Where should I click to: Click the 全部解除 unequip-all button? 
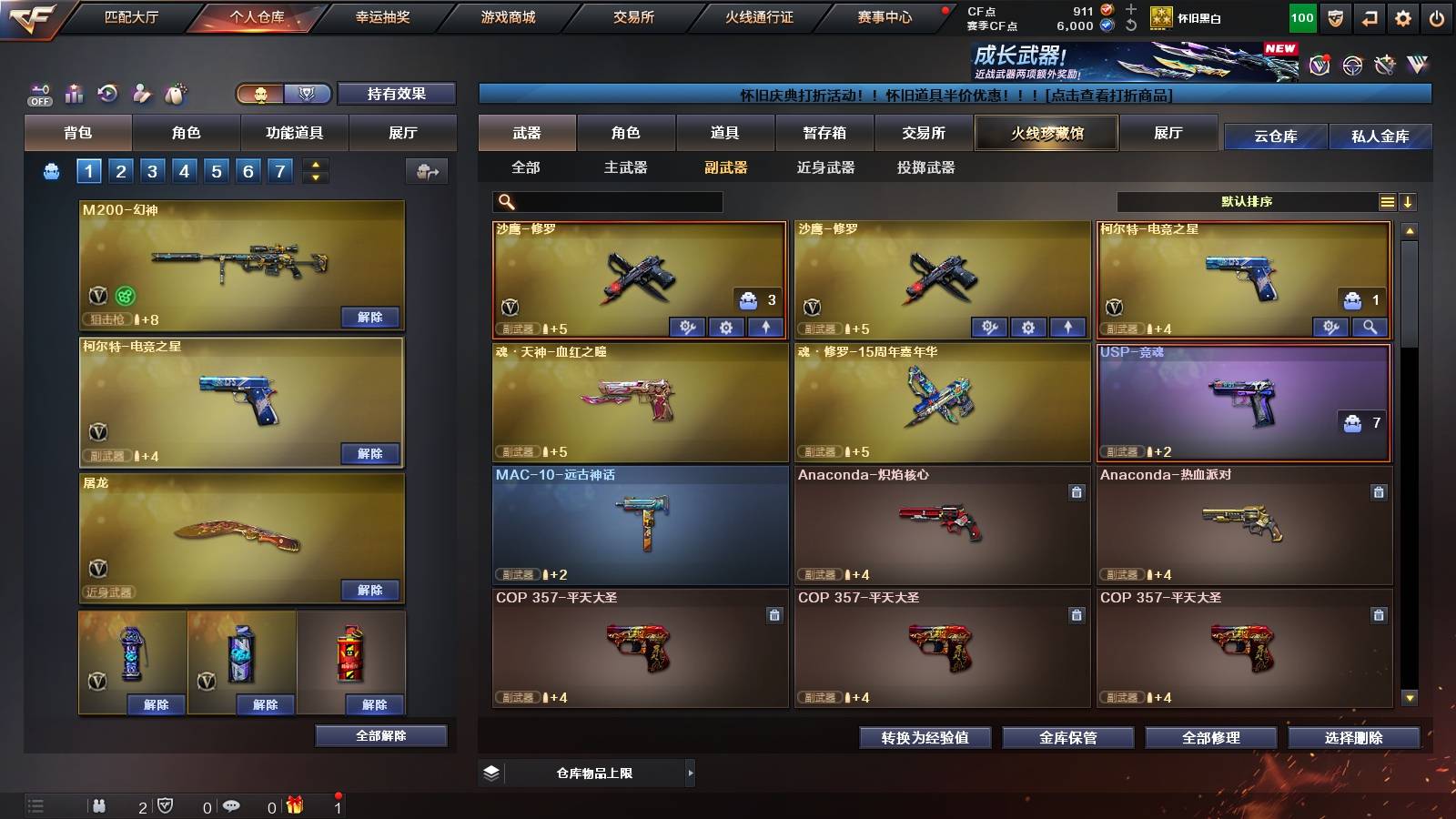[379, 735]
